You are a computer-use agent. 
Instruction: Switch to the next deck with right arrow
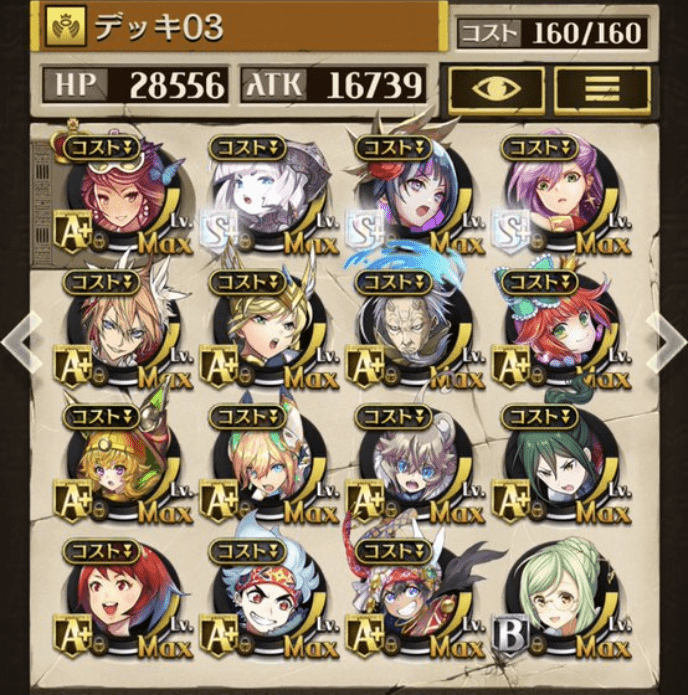[669, 341]
